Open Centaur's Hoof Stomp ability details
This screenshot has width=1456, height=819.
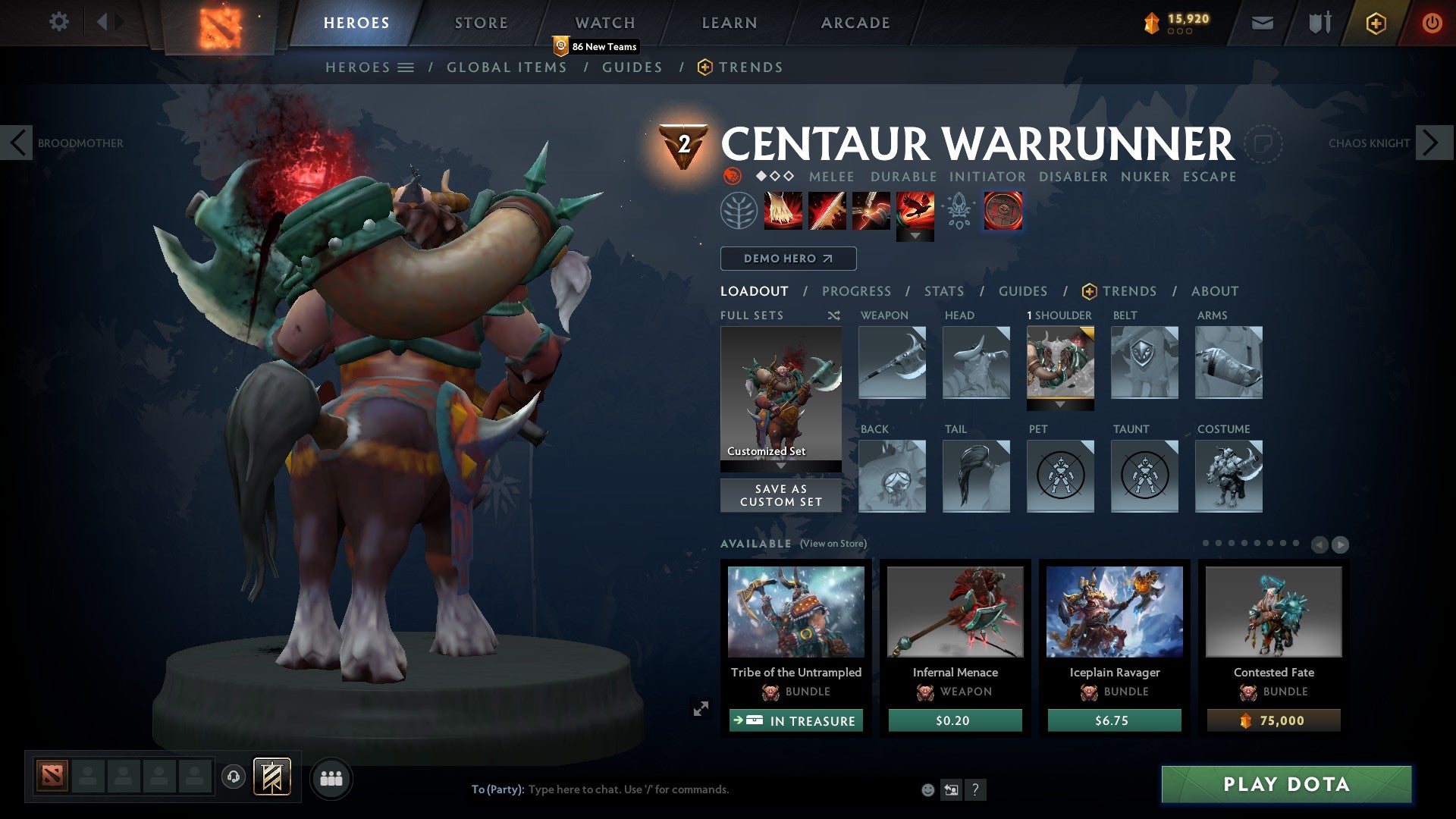(781, 211)
